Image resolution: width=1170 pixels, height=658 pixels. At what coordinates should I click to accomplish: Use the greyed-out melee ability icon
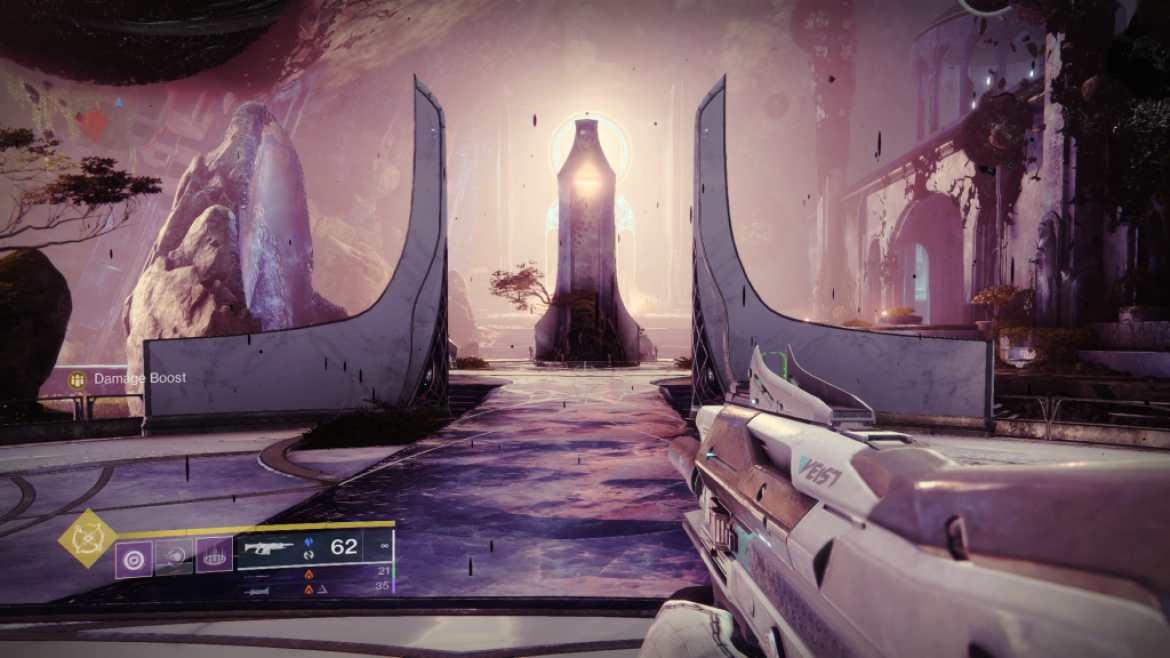173,557
